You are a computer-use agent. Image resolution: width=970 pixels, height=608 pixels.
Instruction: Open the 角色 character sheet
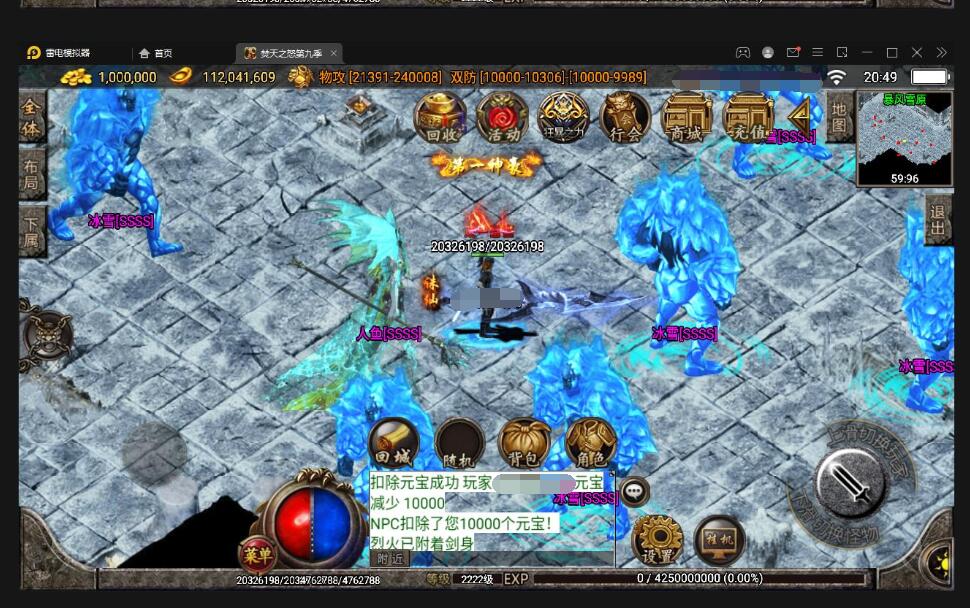590,444
